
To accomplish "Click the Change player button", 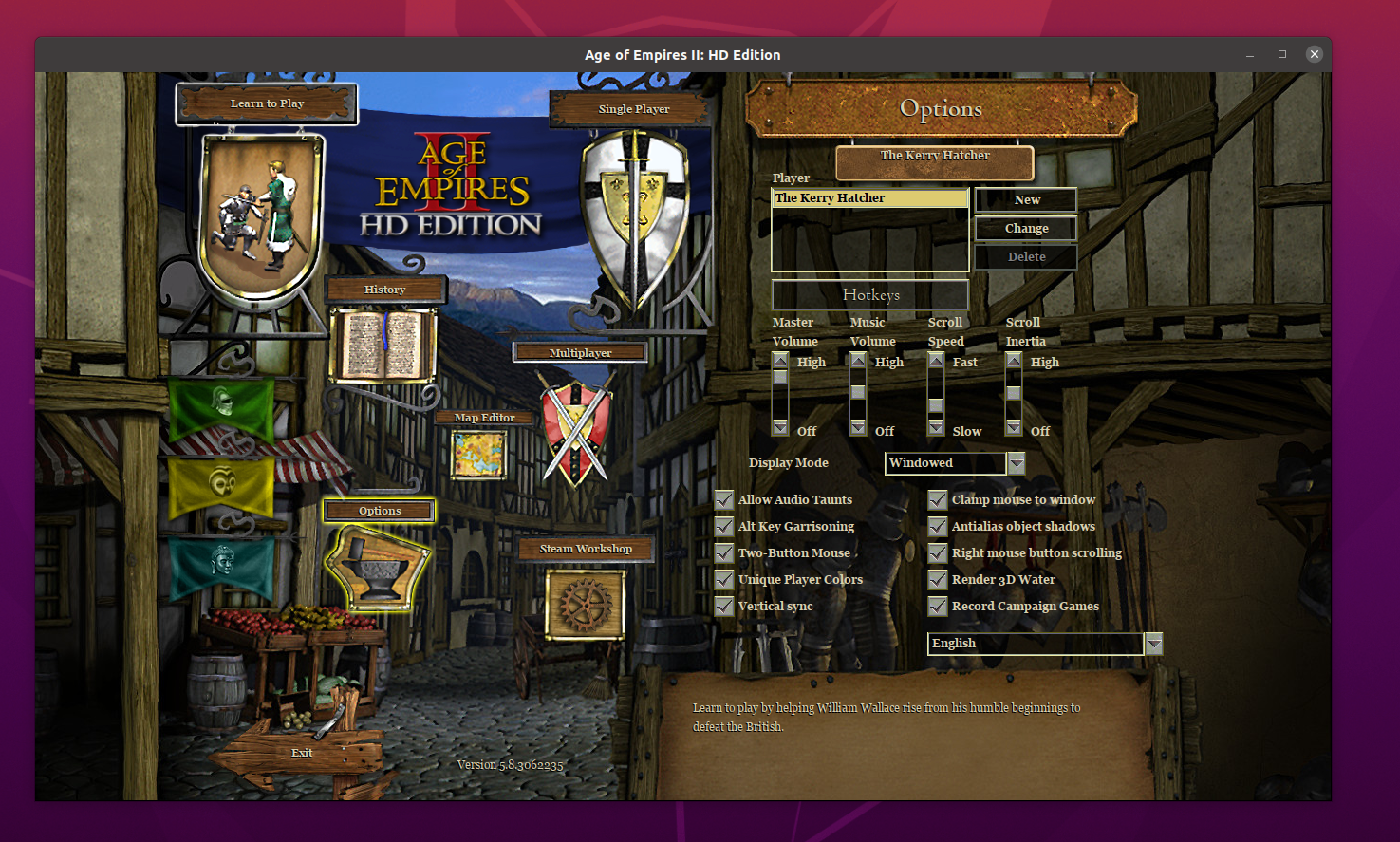I will pyautogui.click(x=1026, y=229).
